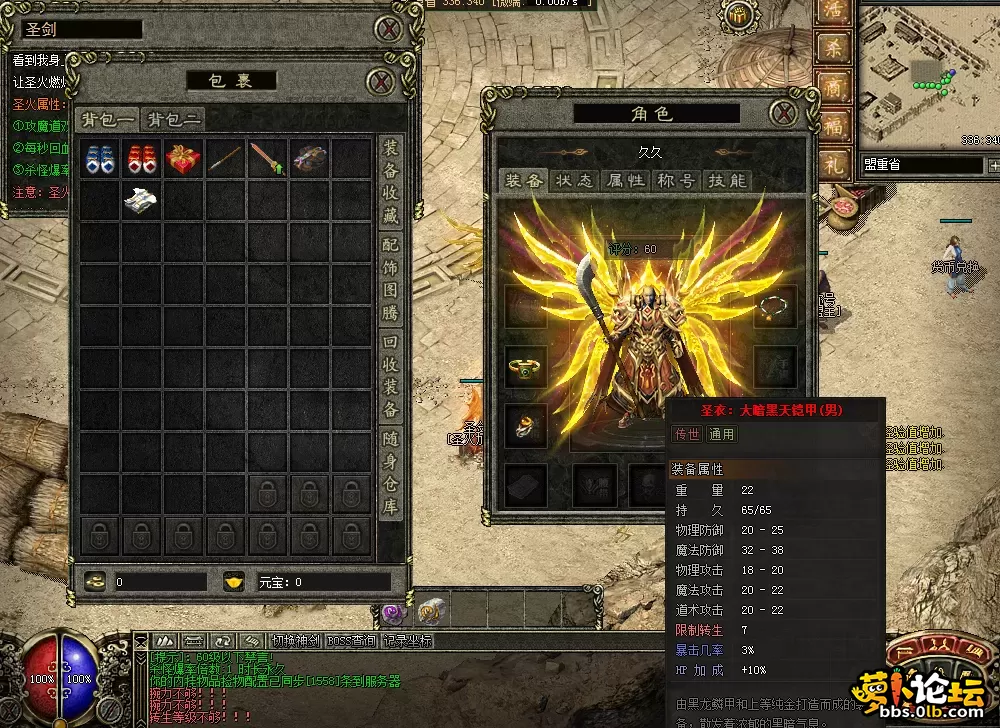Close the 角色 character window
This screenshot has height=728, width=1000.
tap(784, 112)
